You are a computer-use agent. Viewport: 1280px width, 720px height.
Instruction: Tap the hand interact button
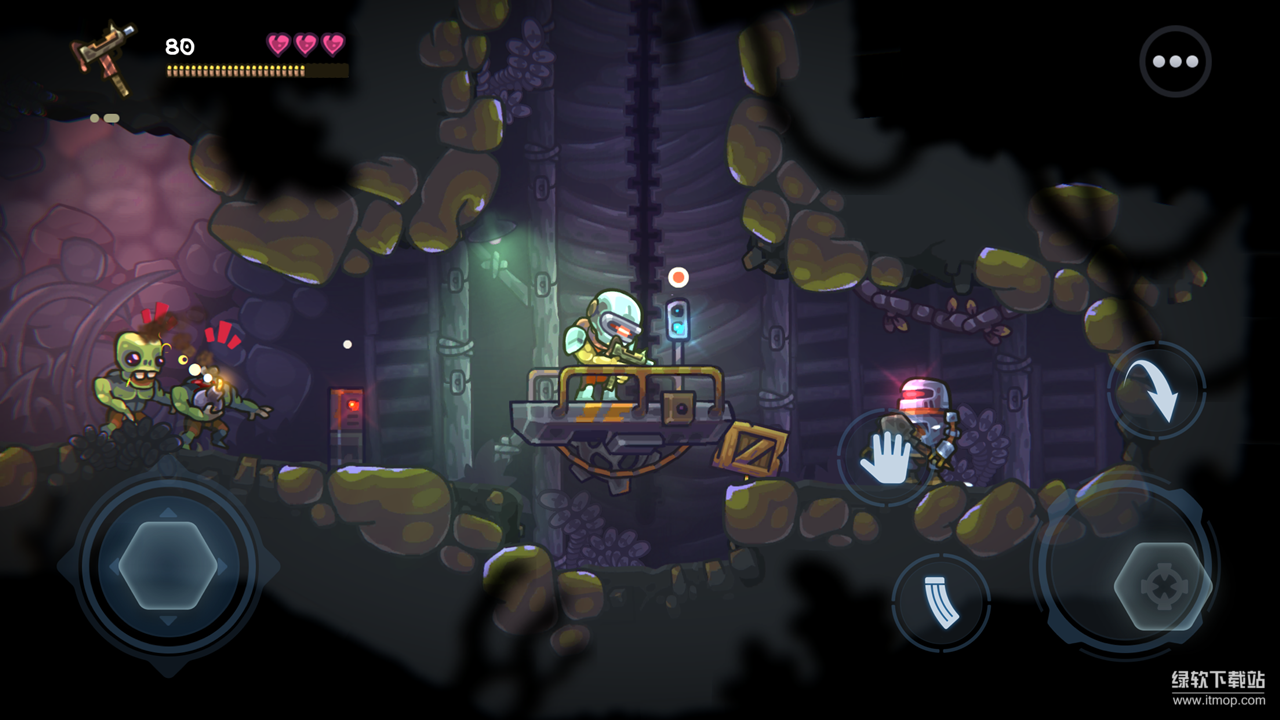pyautogui.click(x=886, y=458)
